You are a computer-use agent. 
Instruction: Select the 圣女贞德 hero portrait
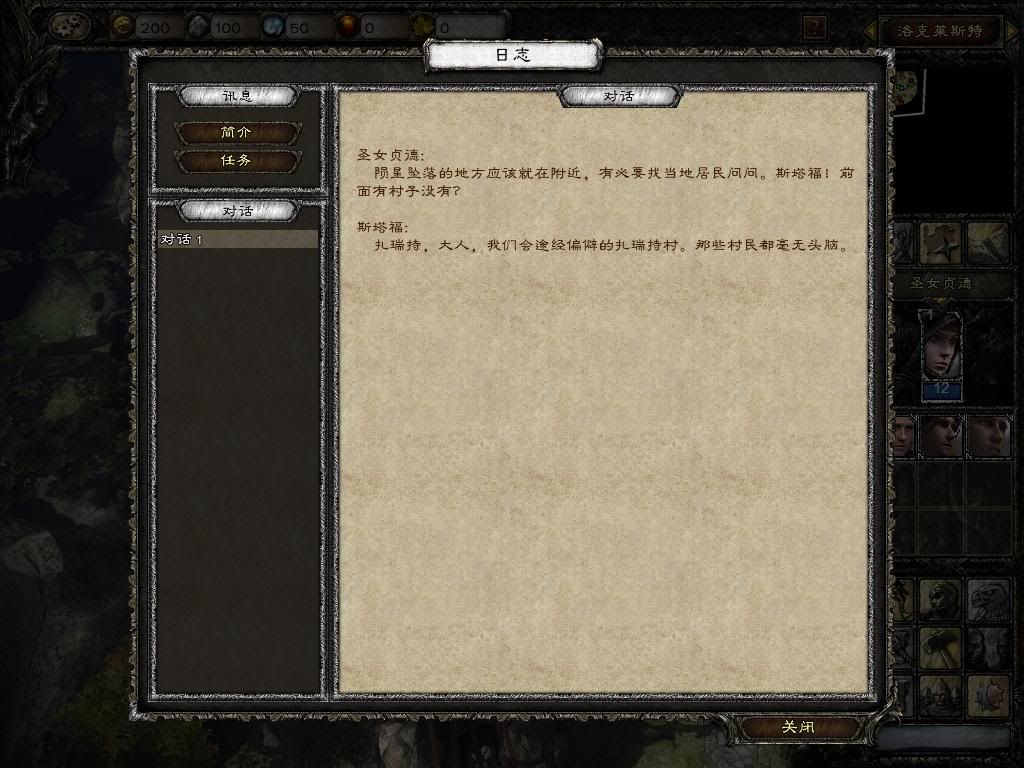(x=941, y=346)
